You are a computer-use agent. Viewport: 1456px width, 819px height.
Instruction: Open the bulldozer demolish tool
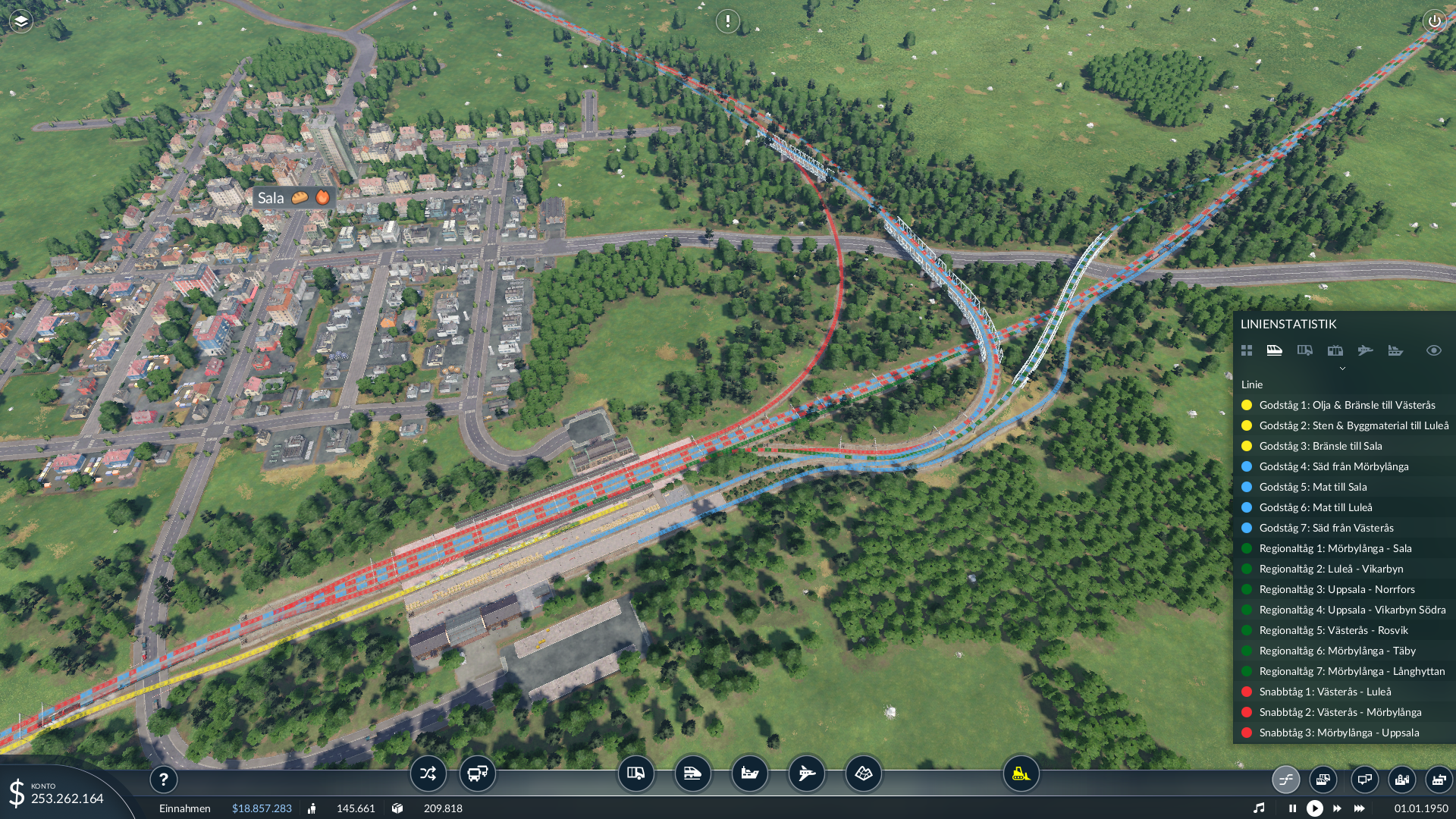click(1021, 773)
